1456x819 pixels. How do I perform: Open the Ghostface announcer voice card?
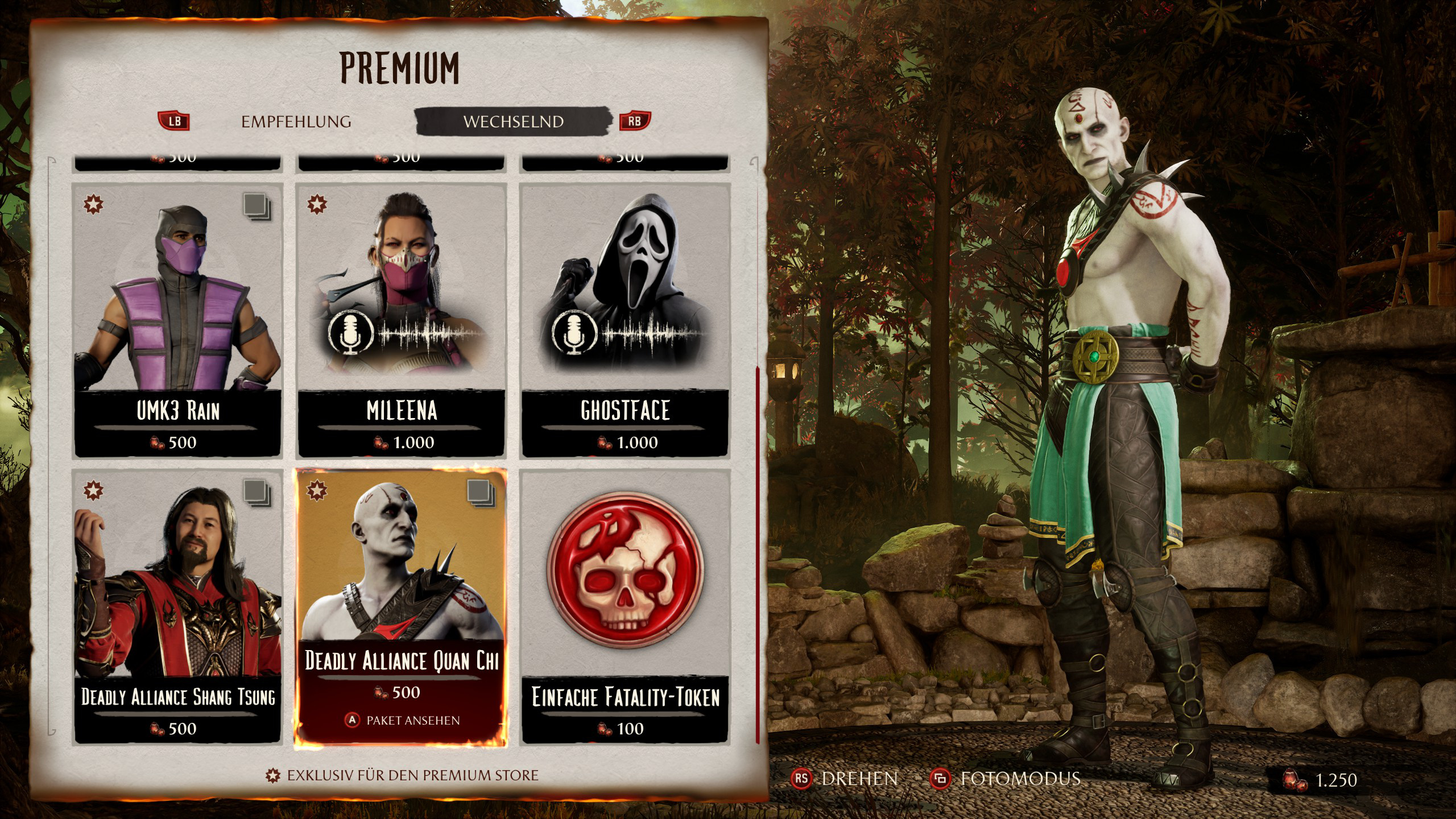(625, 320)
